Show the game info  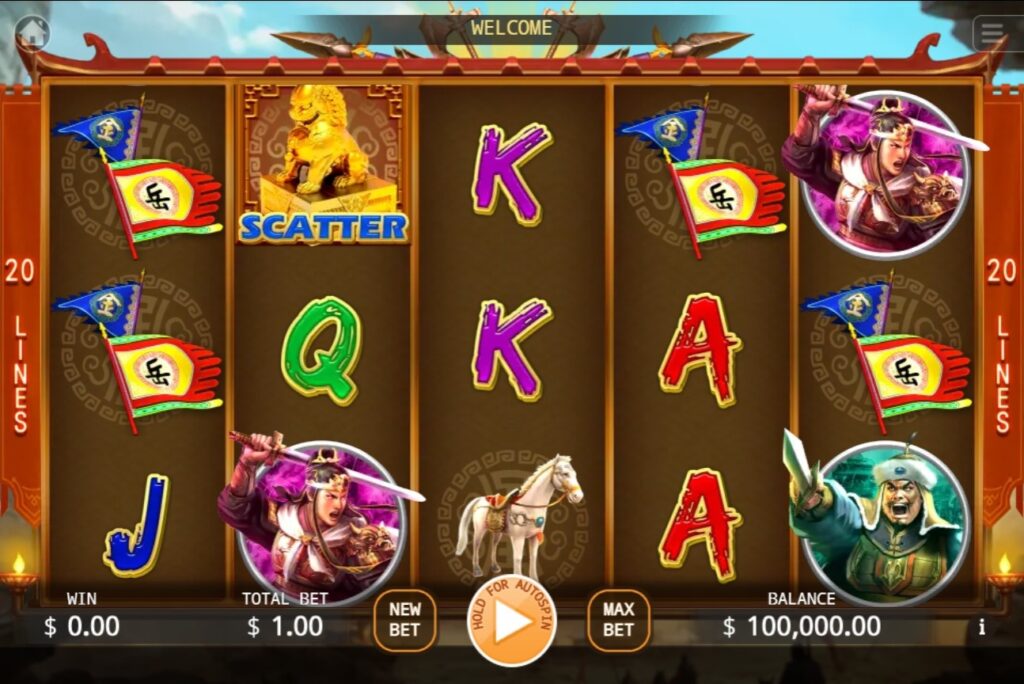[x=981, y=627]
